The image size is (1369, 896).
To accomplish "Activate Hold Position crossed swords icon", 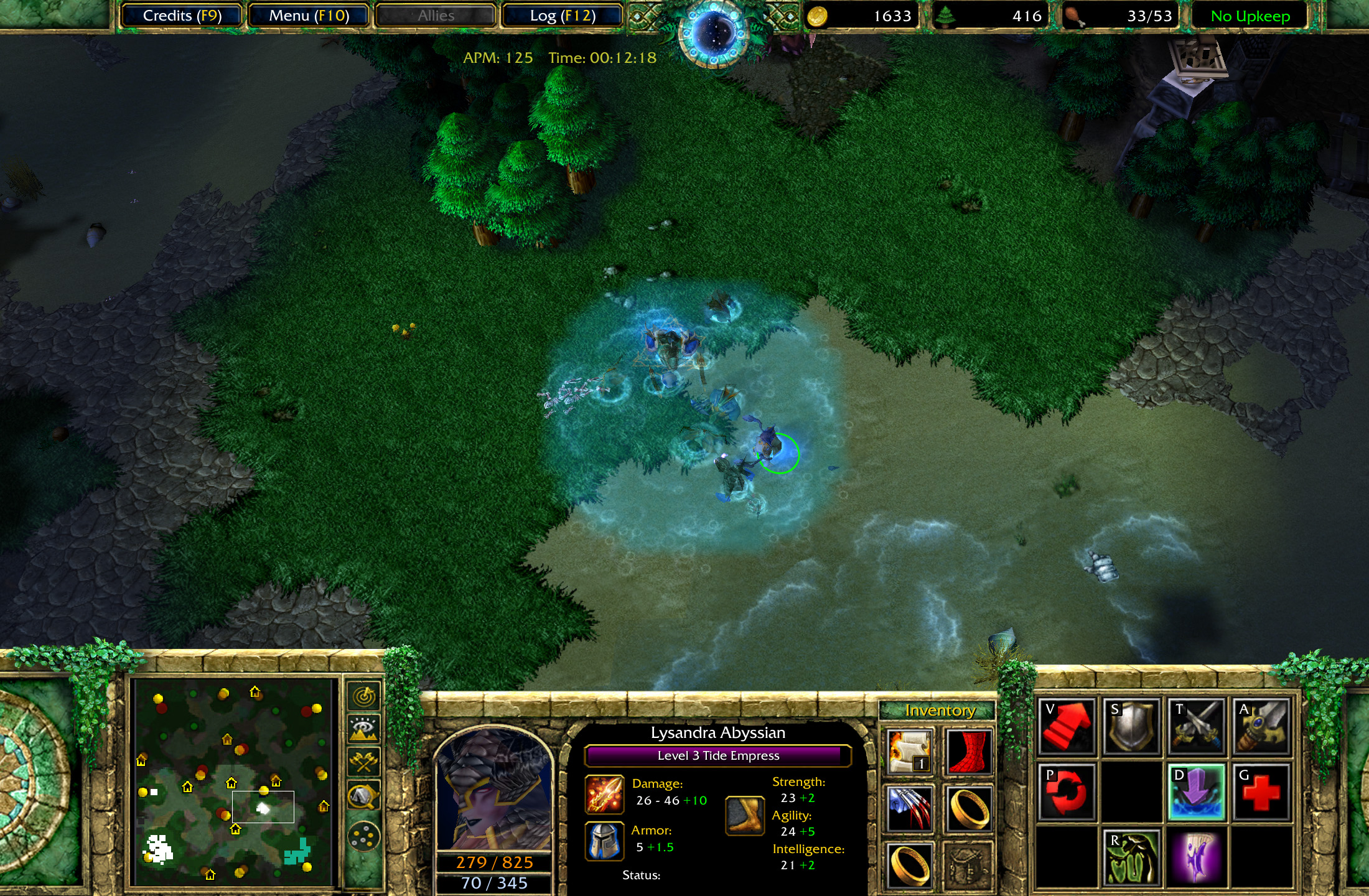I will point(1196,726).
